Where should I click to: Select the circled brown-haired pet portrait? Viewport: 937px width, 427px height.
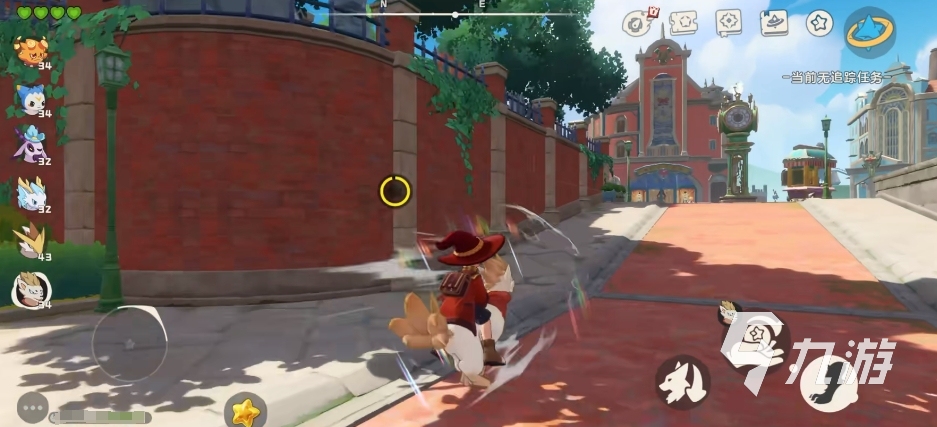[x=30, y=289]
